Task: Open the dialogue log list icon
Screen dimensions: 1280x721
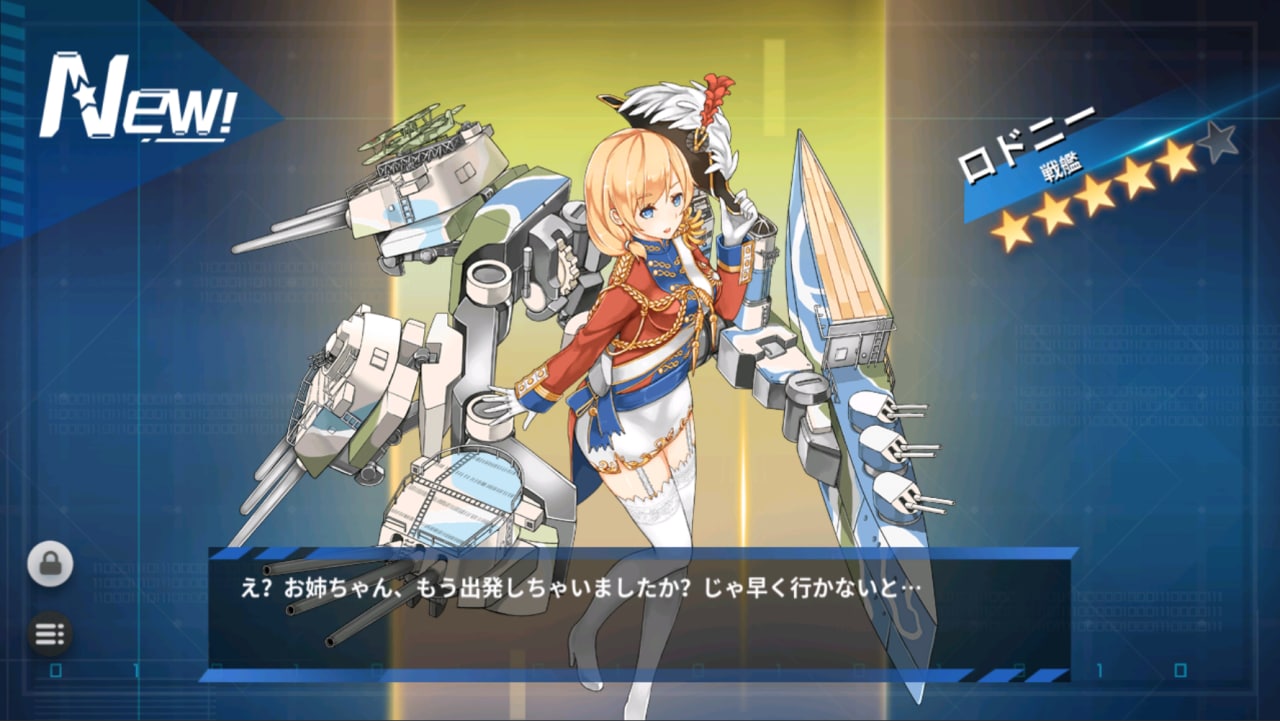Action: (50, 633)
